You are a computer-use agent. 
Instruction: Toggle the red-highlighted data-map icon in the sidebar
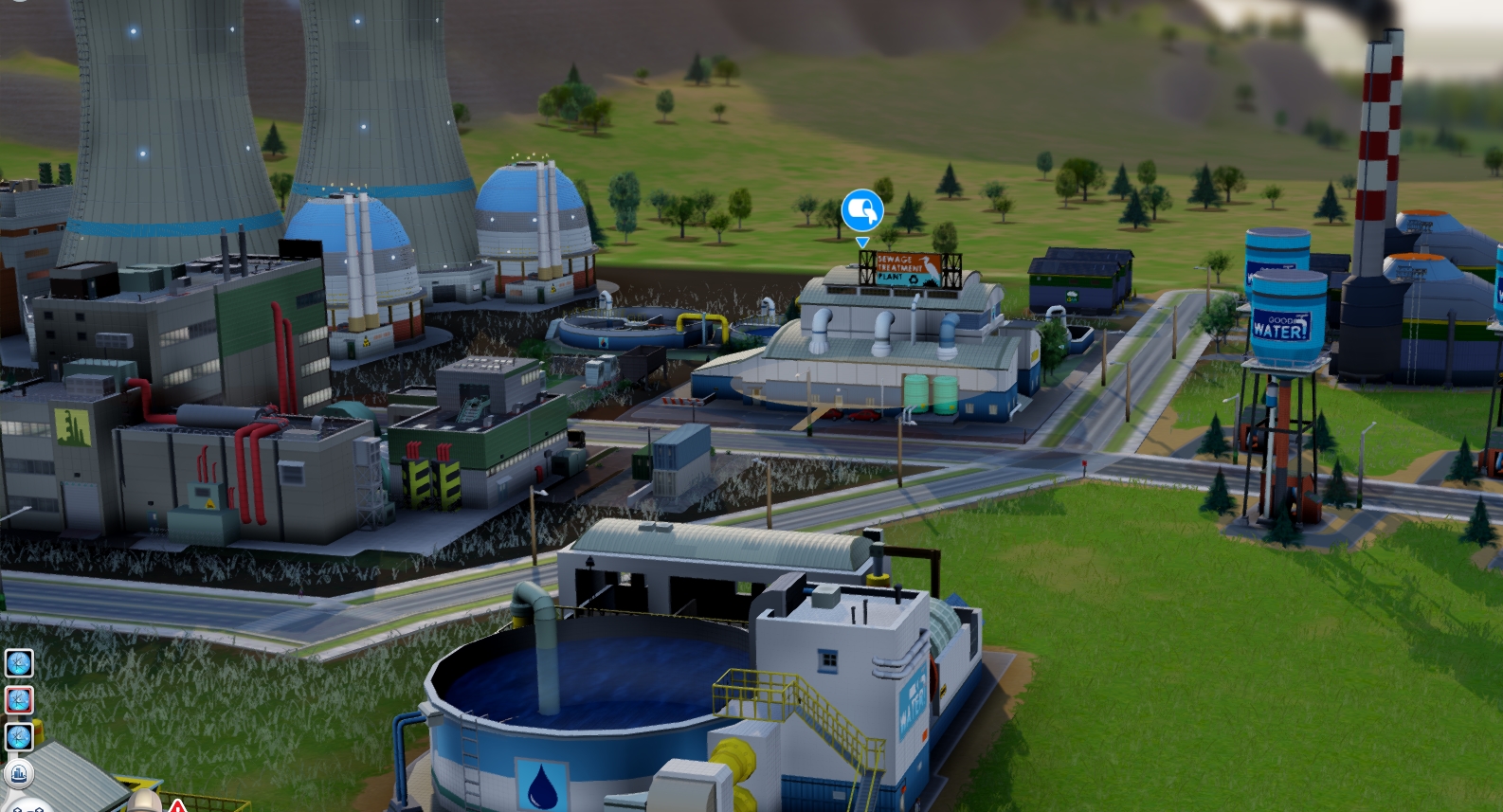point(17,699)
